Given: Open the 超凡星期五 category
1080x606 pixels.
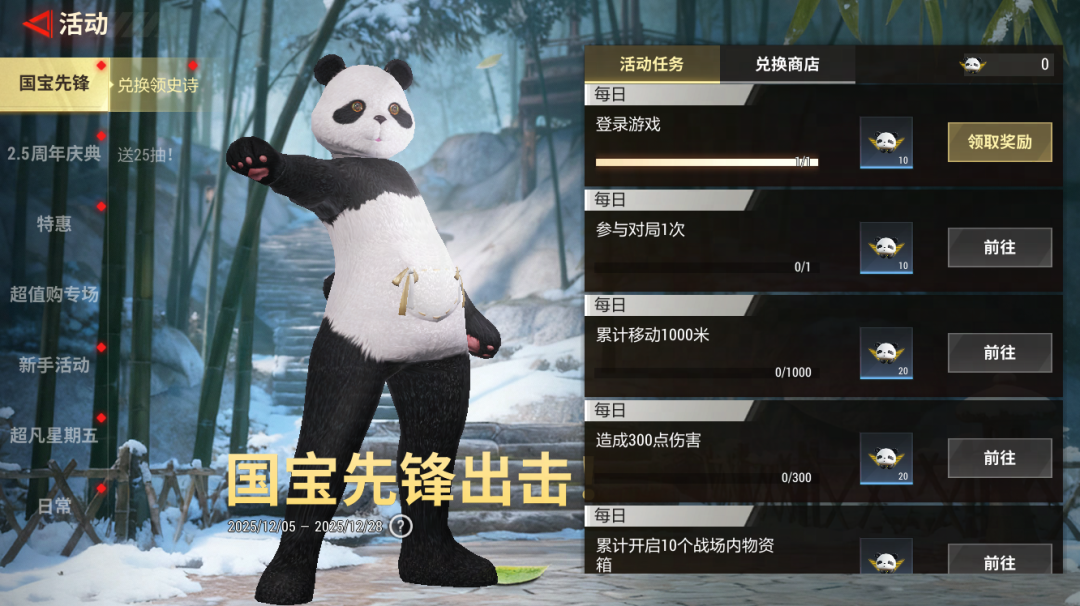Looking at the screenshot, I should pos(54,435).
